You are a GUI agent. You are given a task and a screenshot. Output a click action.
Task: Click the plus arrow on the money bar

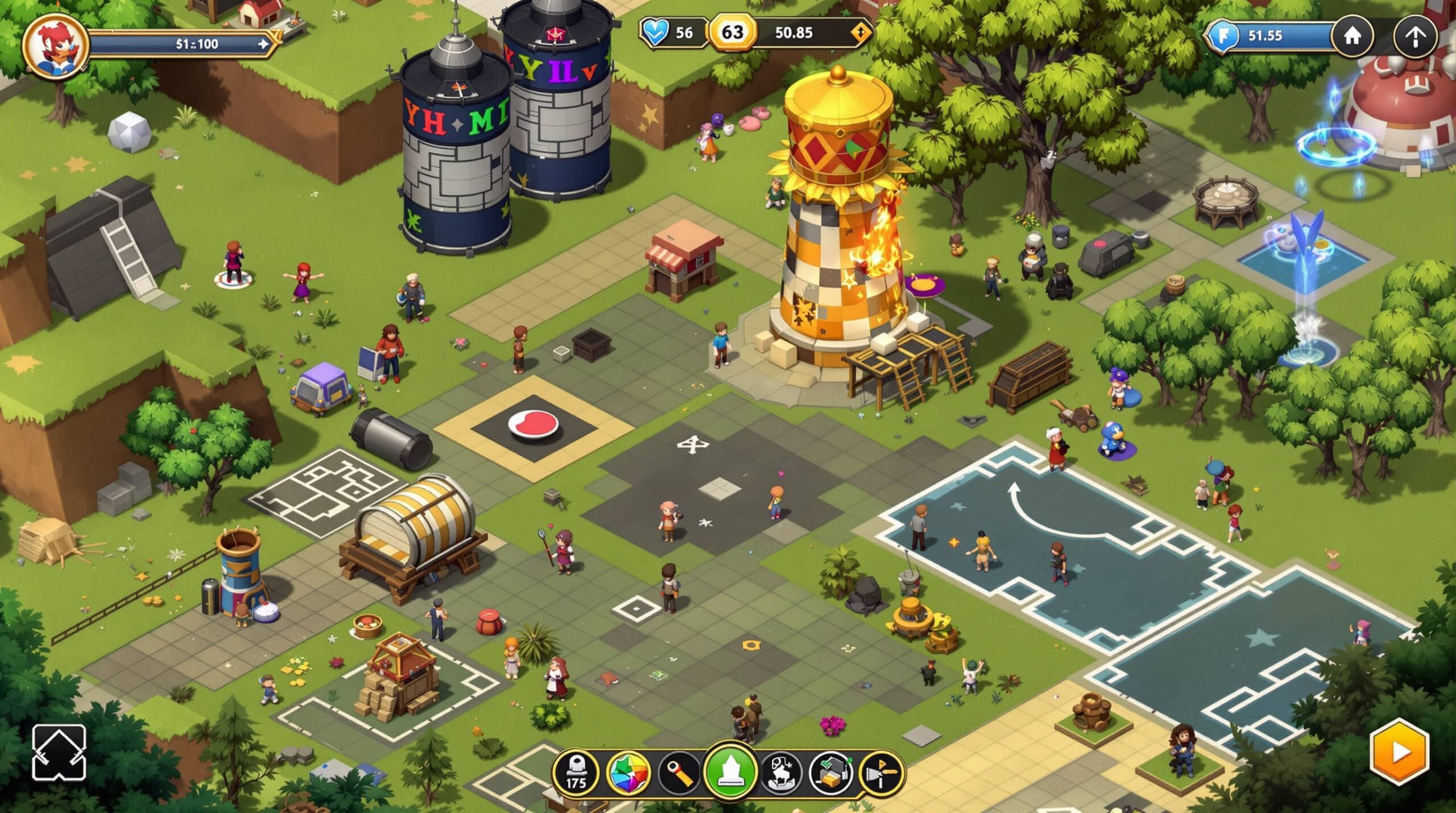coord(263,44)
